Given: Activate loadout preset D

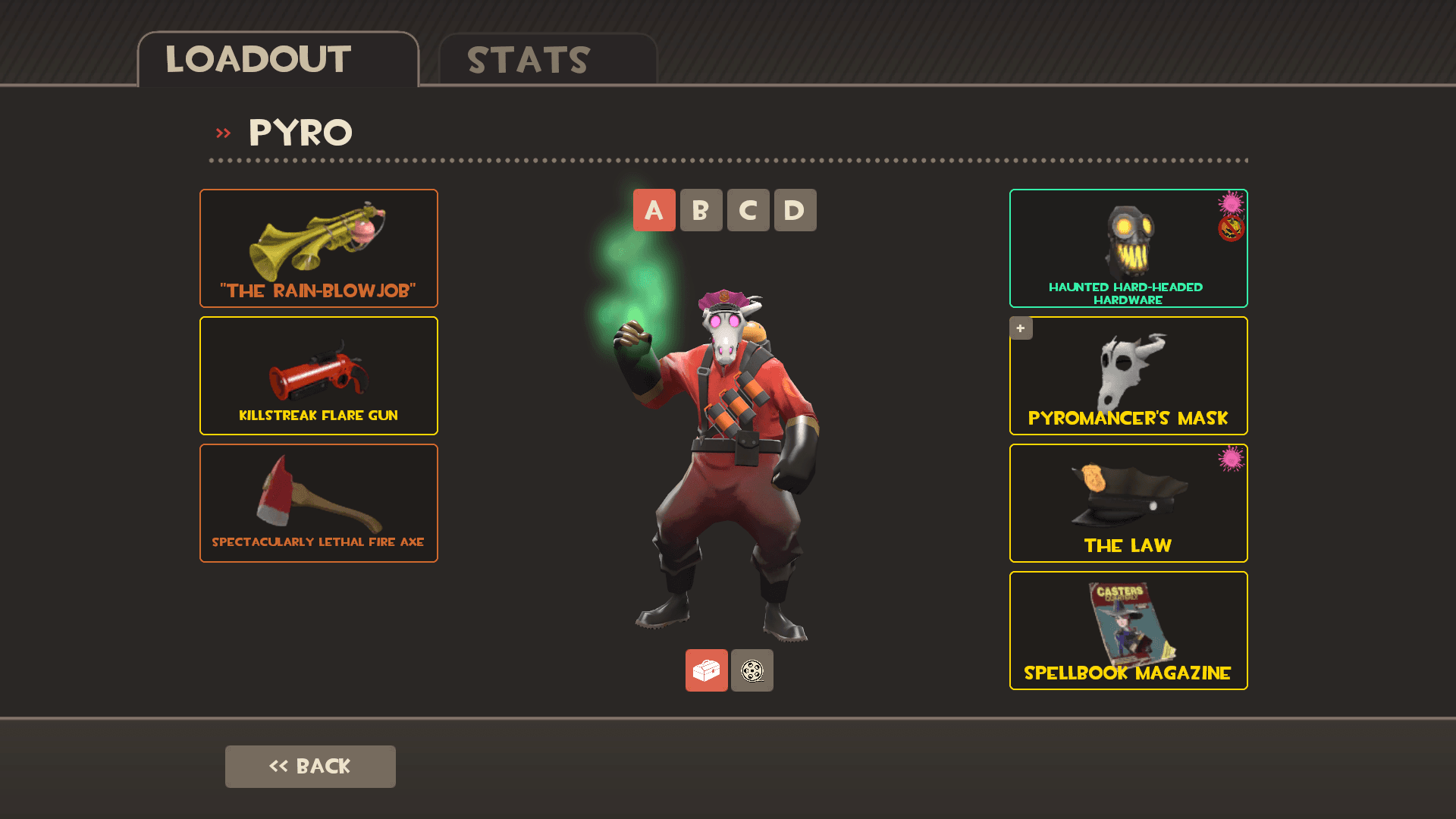Looking at the screenshot, I should point(795,210).
